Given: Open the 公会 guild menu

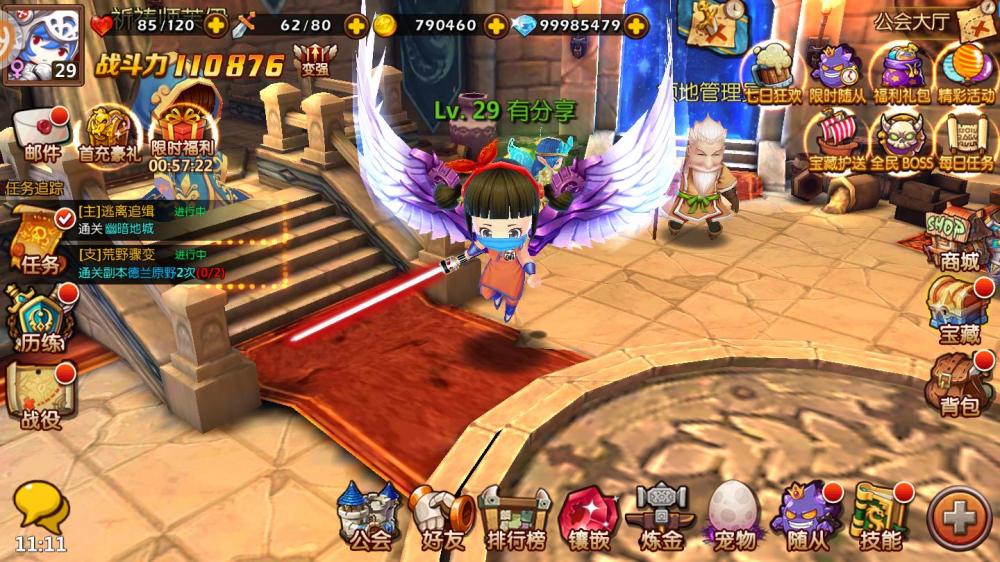Looking at the screenshot, I should 368,517.
